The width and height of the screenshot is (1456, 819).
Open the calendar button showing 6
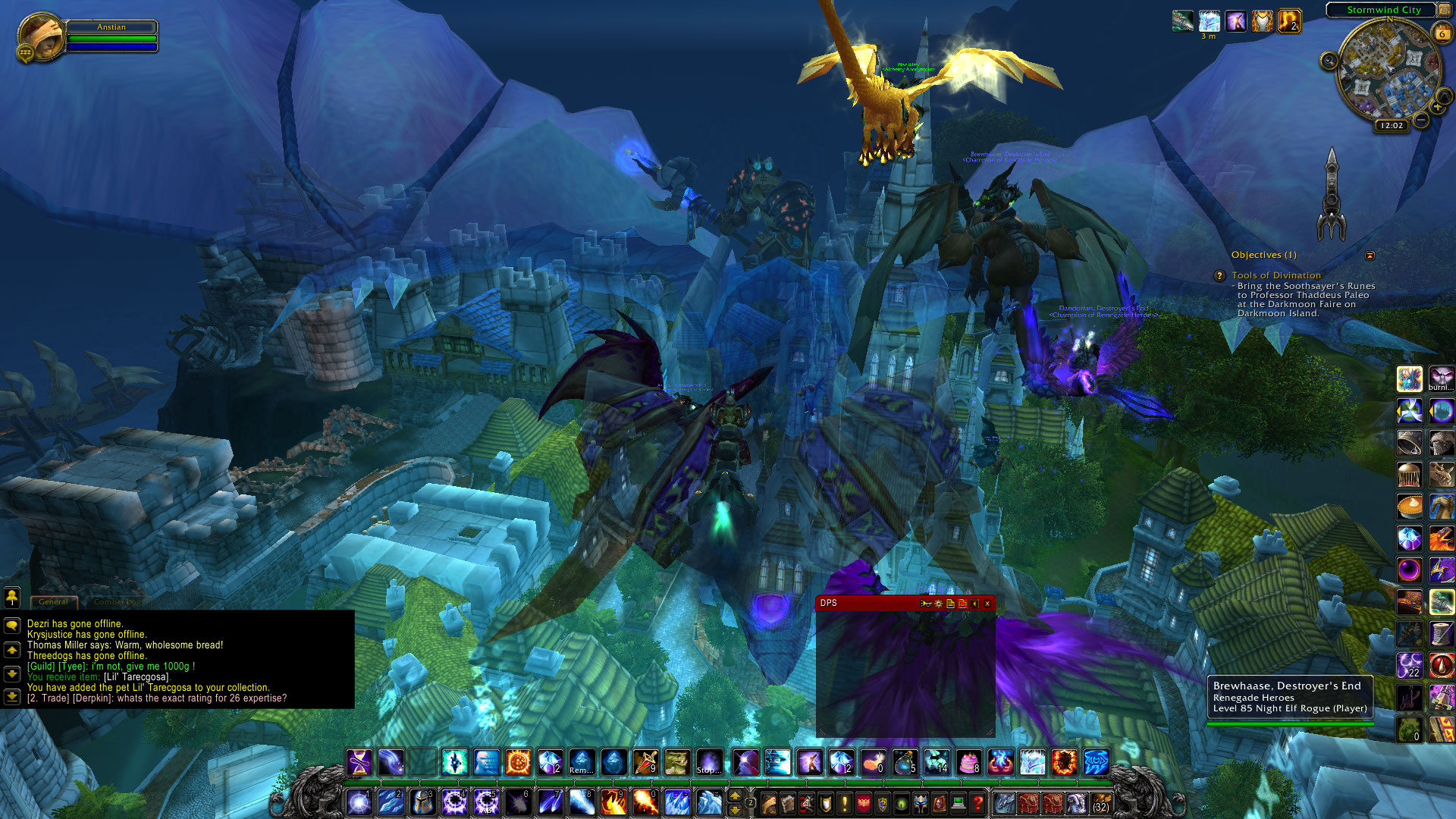1442,33
